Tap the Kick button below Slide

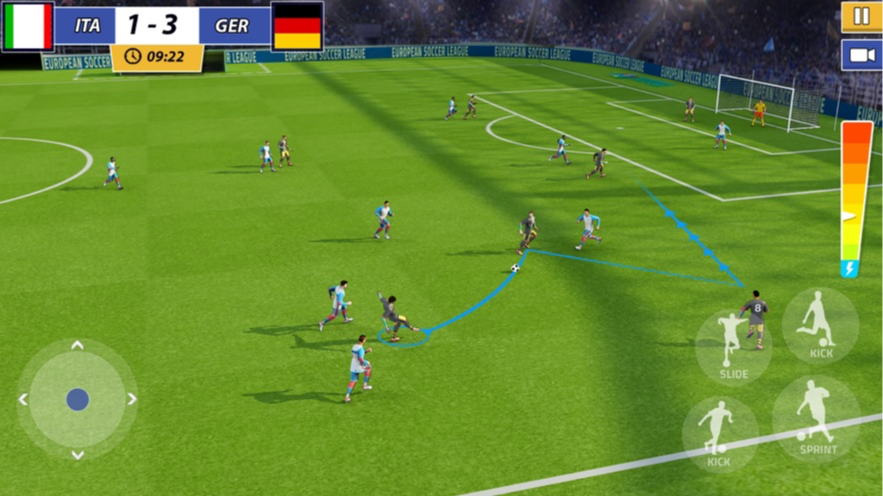[x=719, y=433]
